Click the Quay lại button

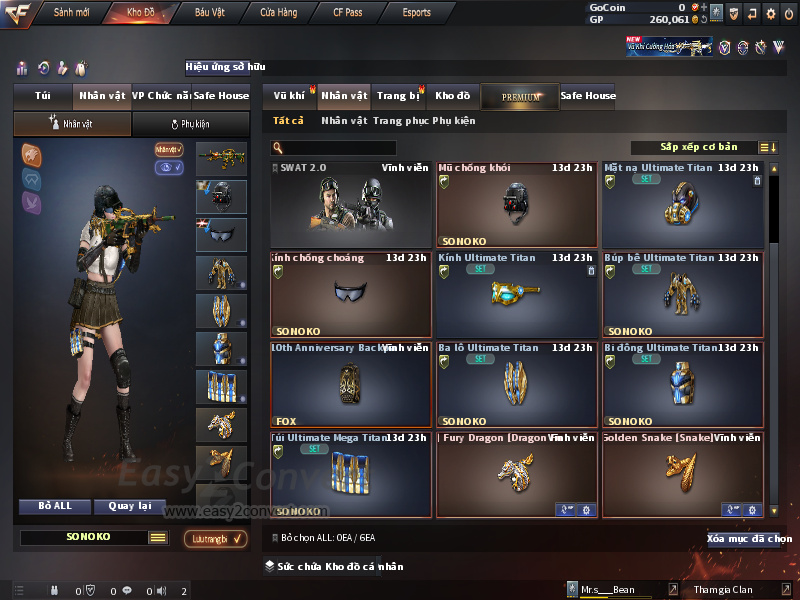(129, 506)
